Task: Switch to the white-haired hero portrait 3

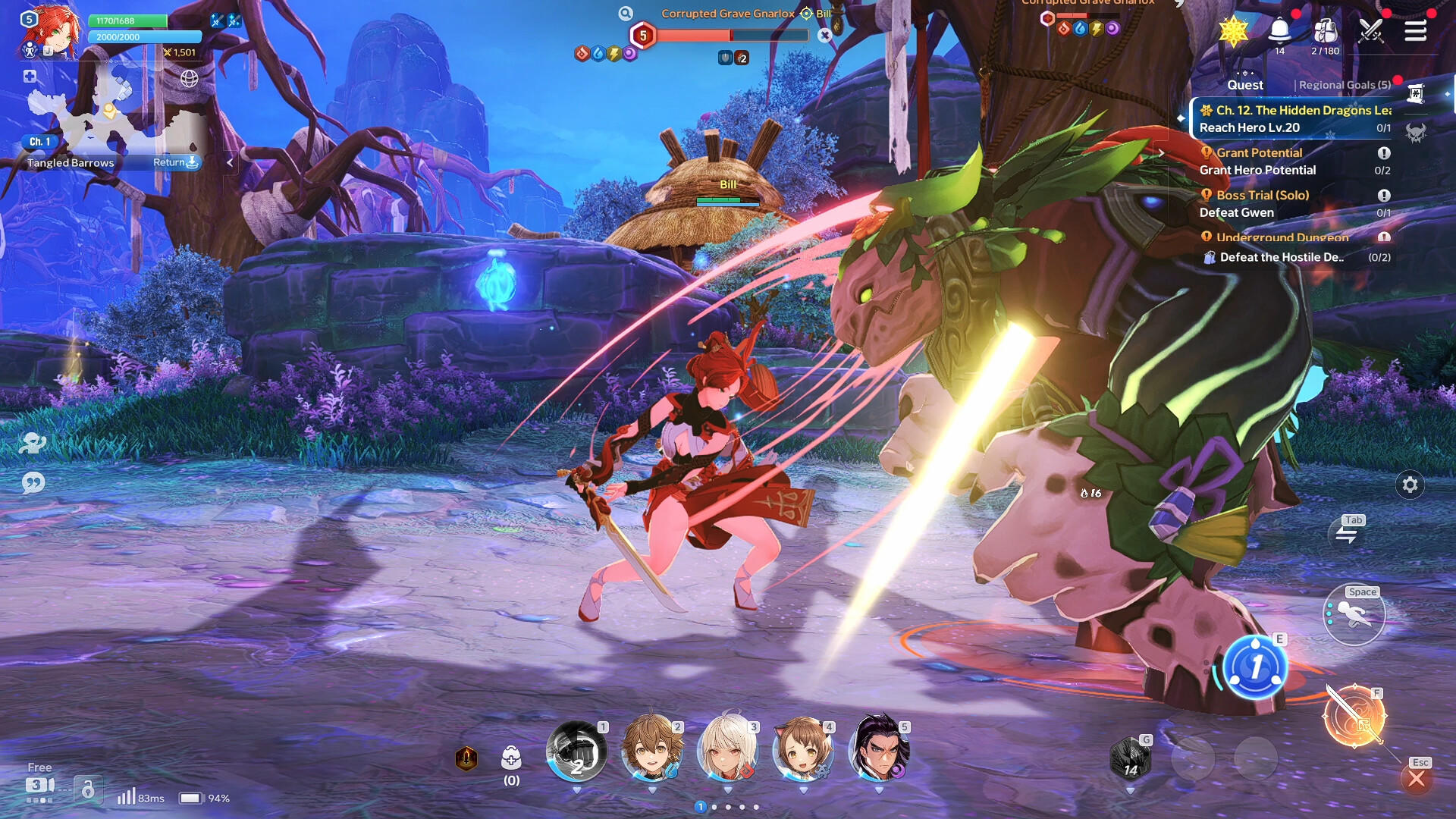Action: [727, 750]
